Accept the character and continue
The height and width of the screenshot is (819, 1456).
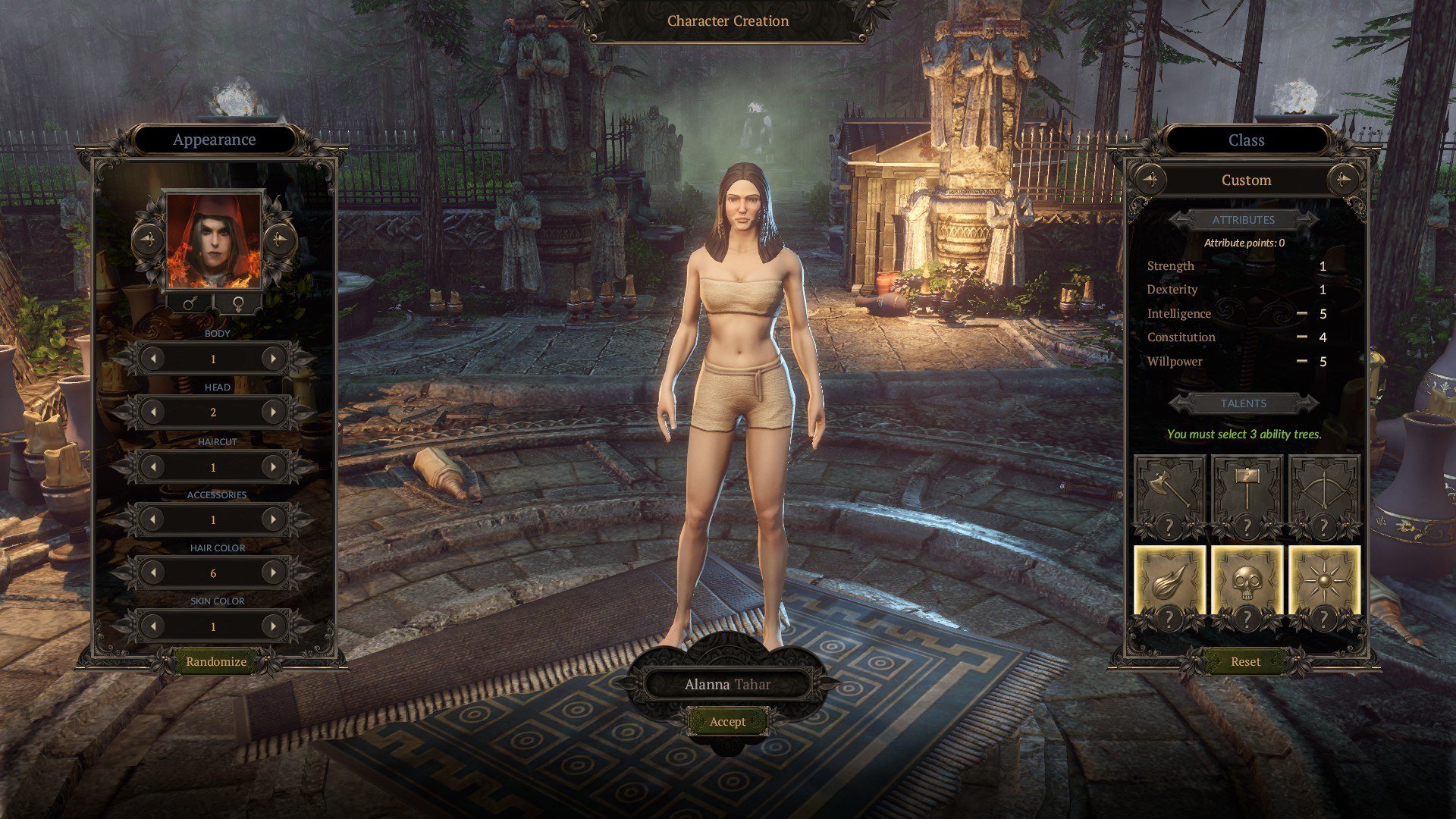727,722
